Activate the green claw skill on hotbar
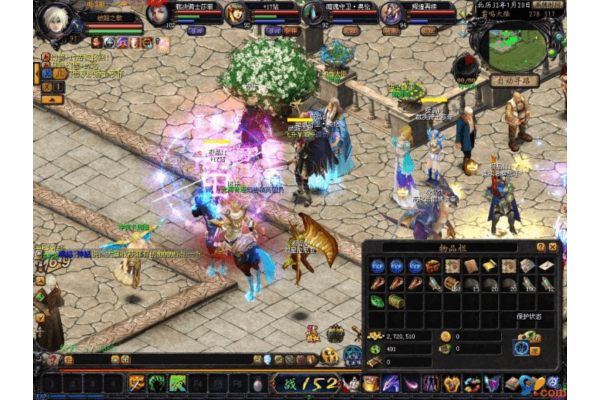Image resolution: width=600 pixels, height=400 pixels. [157, 383]
